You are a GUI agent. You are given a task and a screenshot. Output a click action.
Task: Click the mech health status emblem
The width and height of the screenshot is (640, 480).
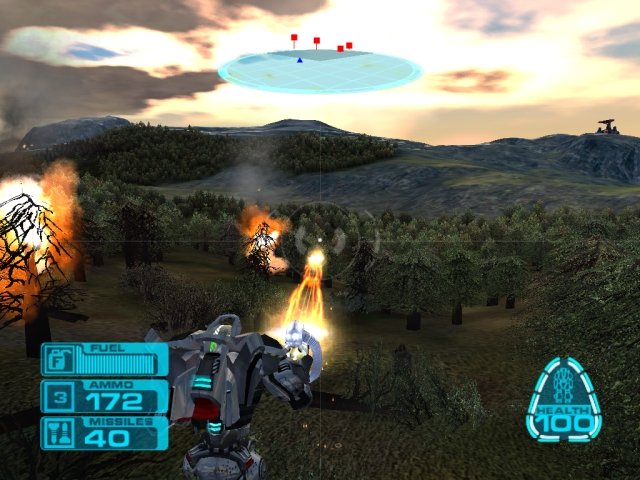pyautogui.click(x=564, y=398)
